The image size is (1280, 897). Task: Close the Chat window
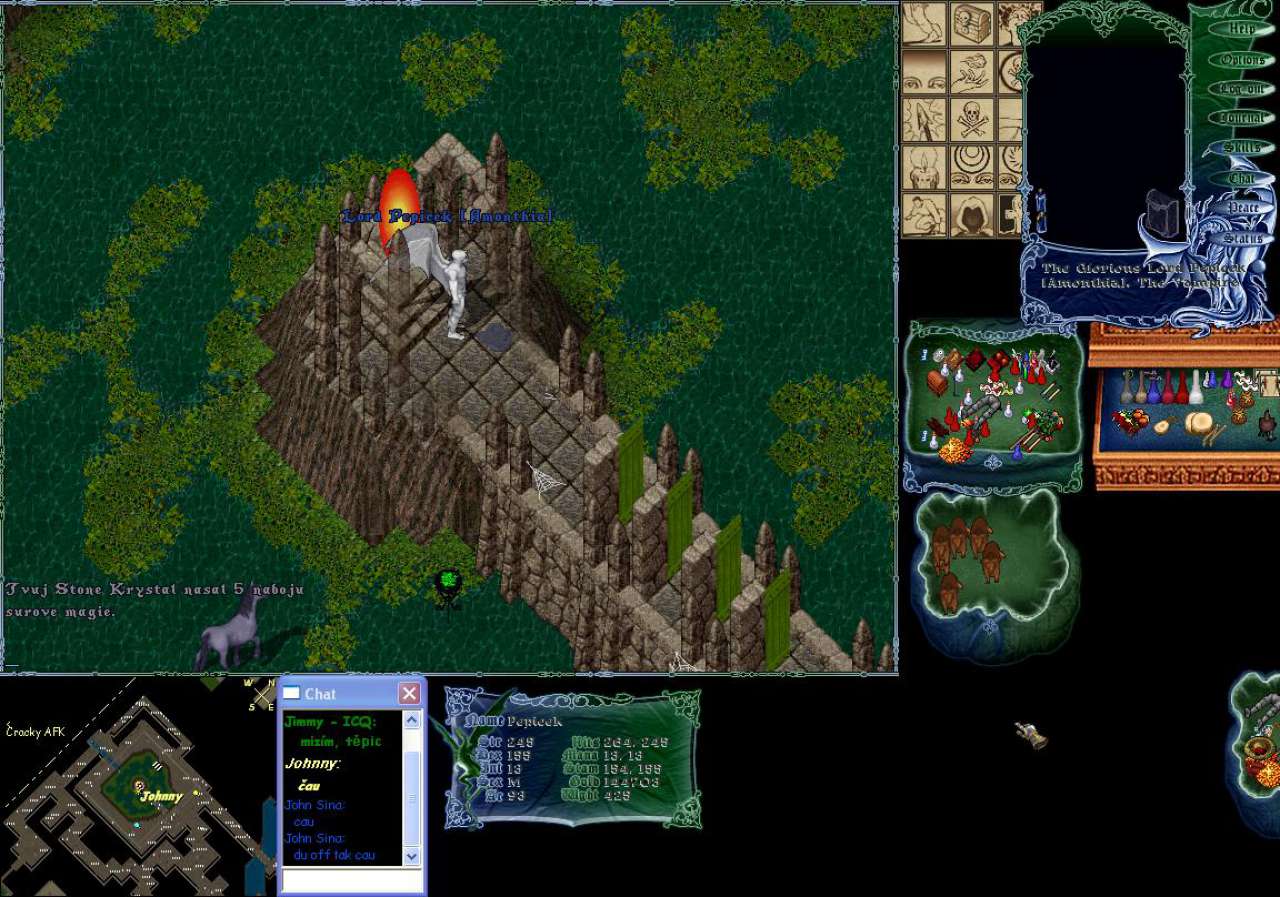tap(409, 694)
